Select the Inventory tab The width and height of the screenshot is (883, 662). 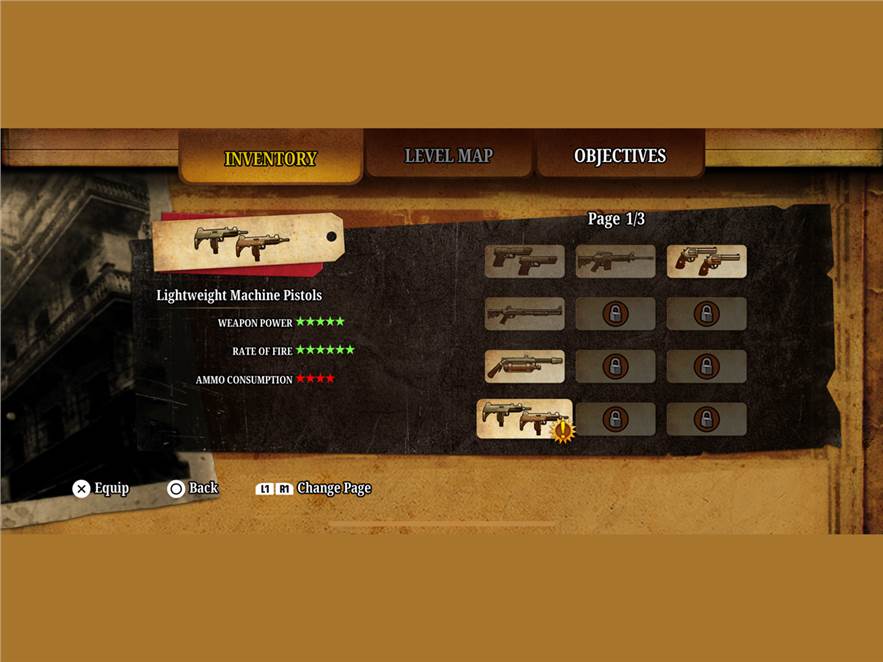[x=270, y=159]
